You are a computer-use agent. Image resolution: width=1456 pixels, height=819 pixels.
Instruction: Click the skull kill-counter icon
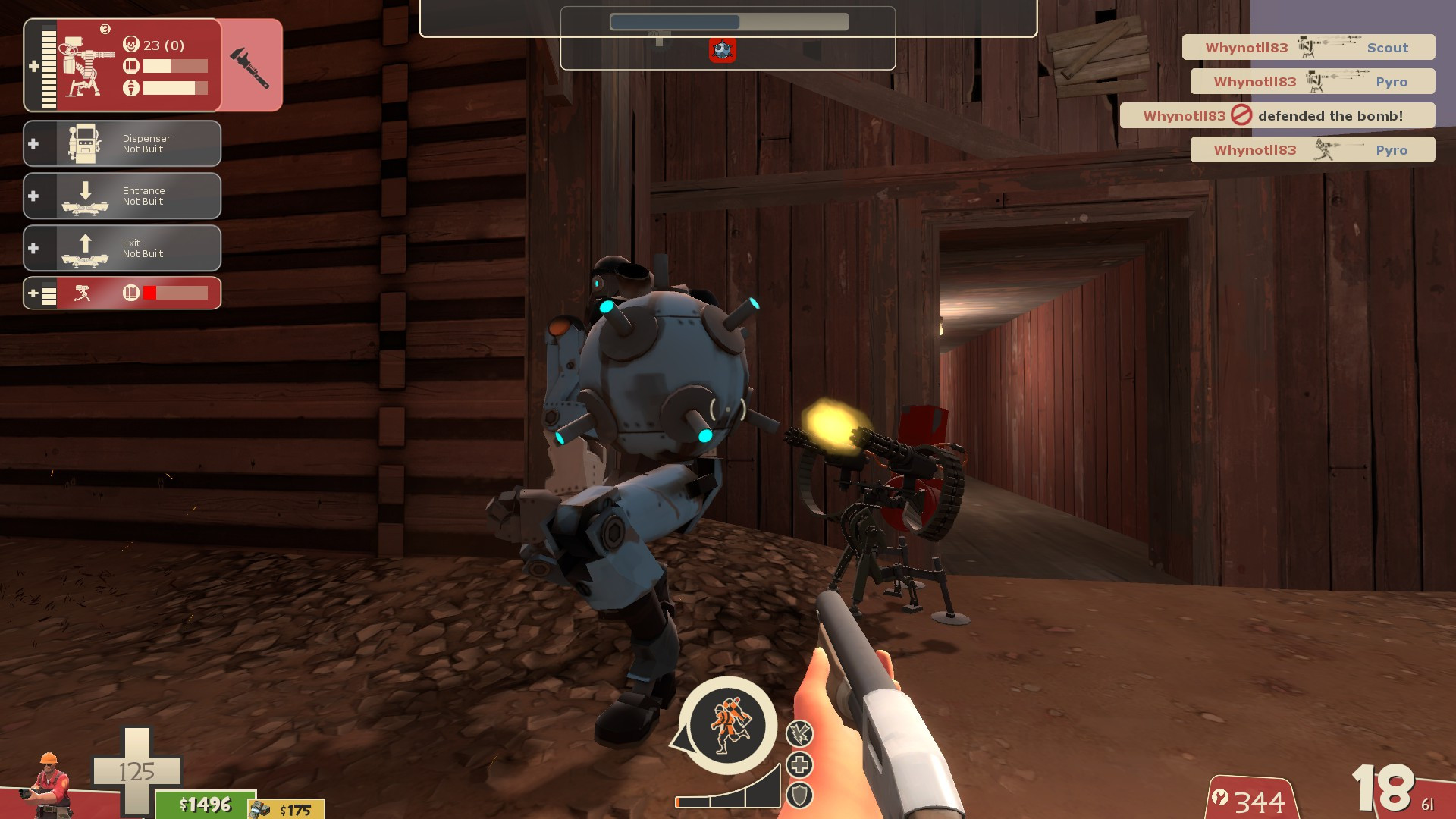tap(130, 45)
